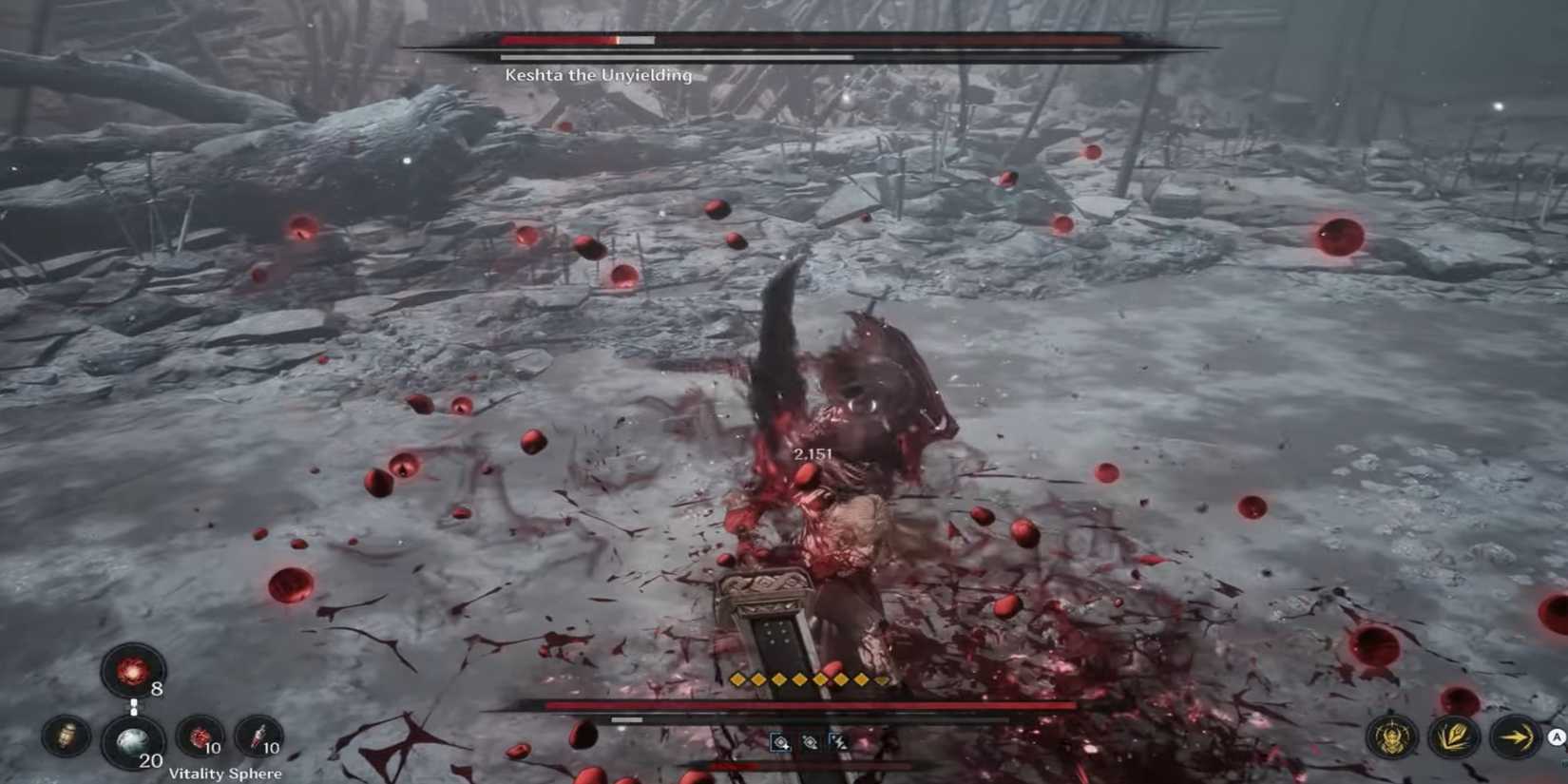Click the scarab emblem icon bottom right
This screenshot has height=784, width=1568.
[x=1392, y=736]
